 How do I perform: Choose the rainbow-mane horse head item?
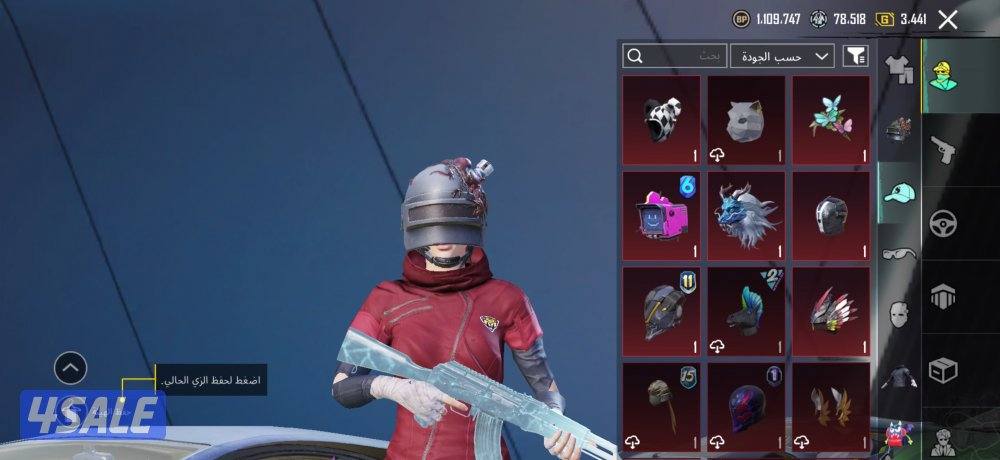tap(746, 310)
